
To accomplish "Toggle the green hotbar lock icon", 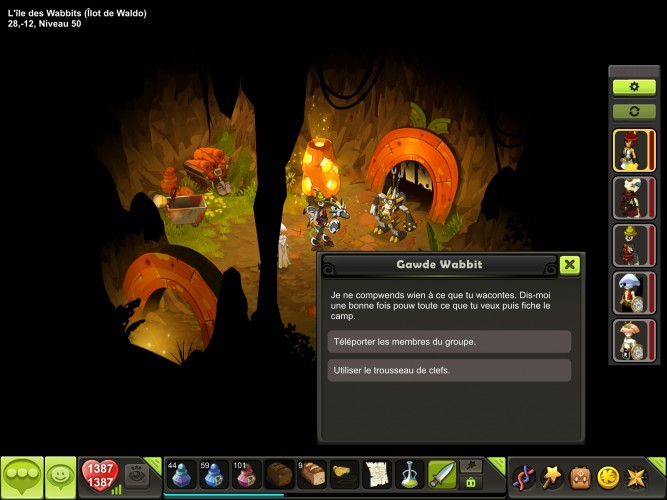I will click(x=470, y=482).
